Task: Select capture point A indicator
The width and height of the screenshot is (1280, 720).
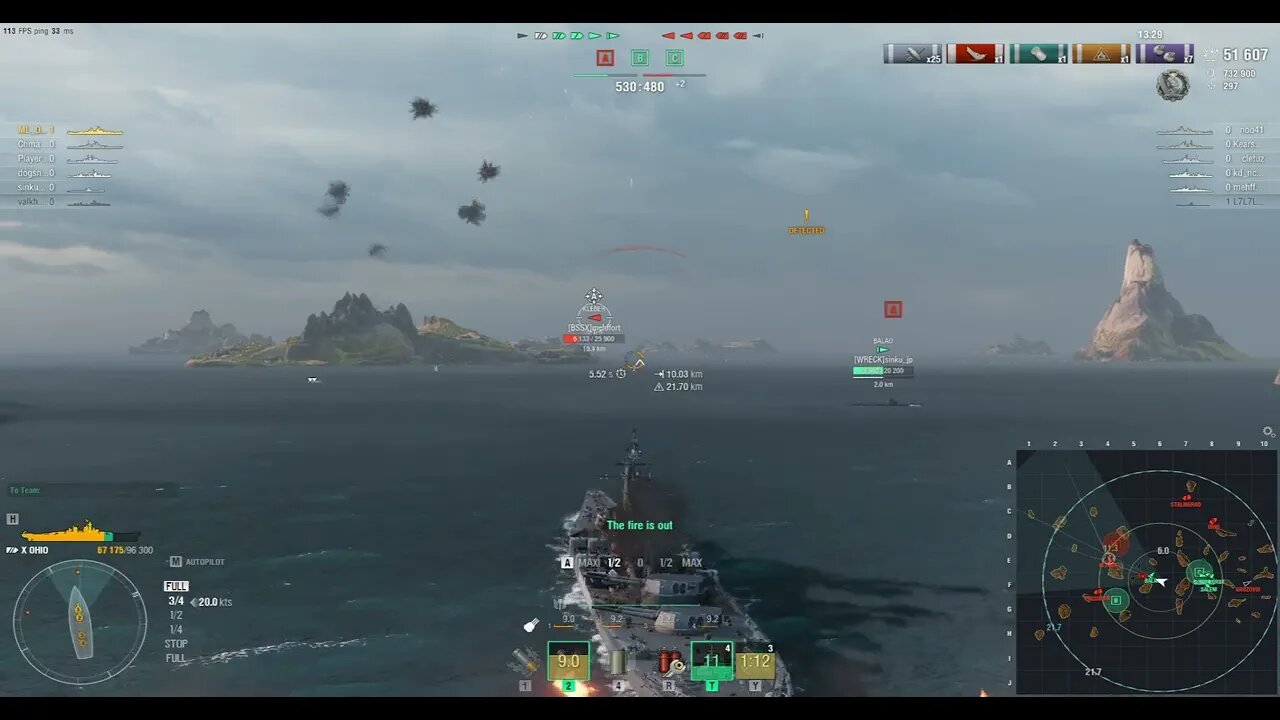Action: [604, 58]
